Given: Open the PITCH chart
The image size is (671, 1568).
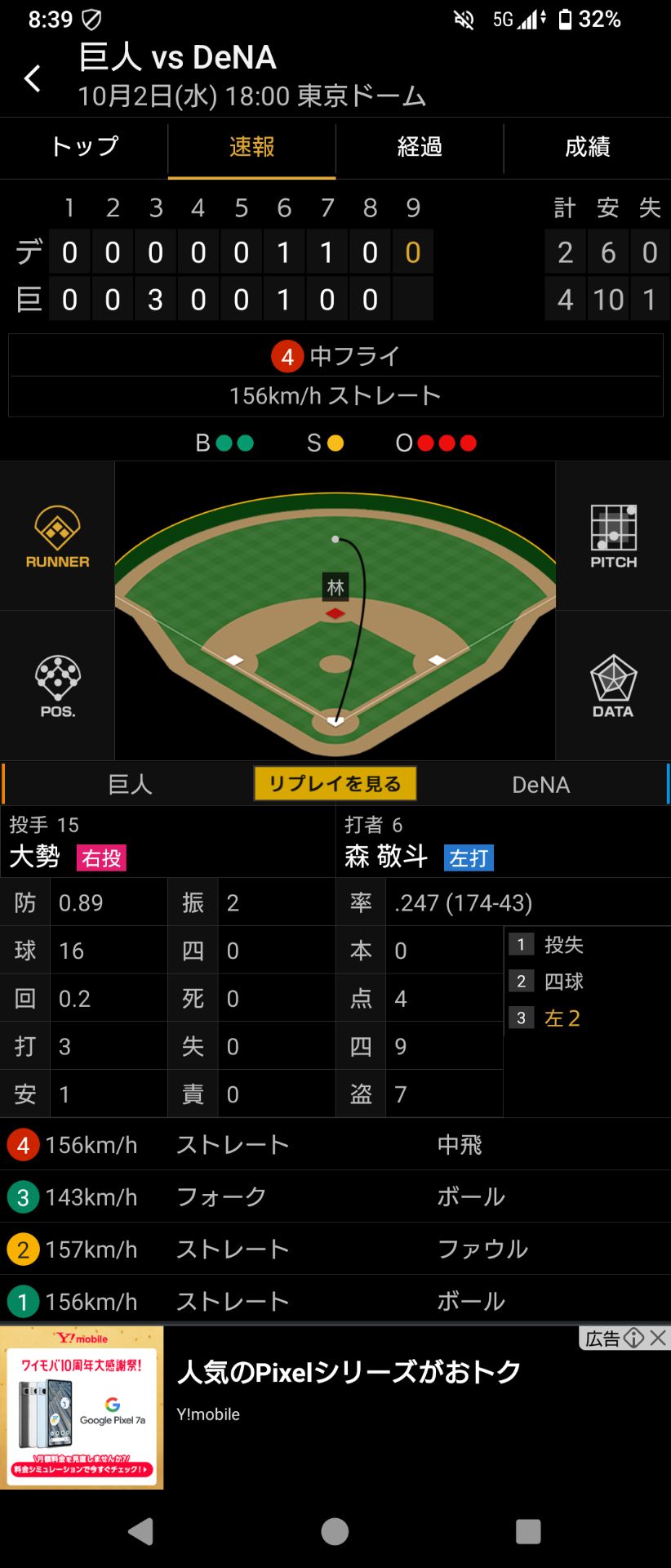Looking at the screenshot, I should point(613,537).
